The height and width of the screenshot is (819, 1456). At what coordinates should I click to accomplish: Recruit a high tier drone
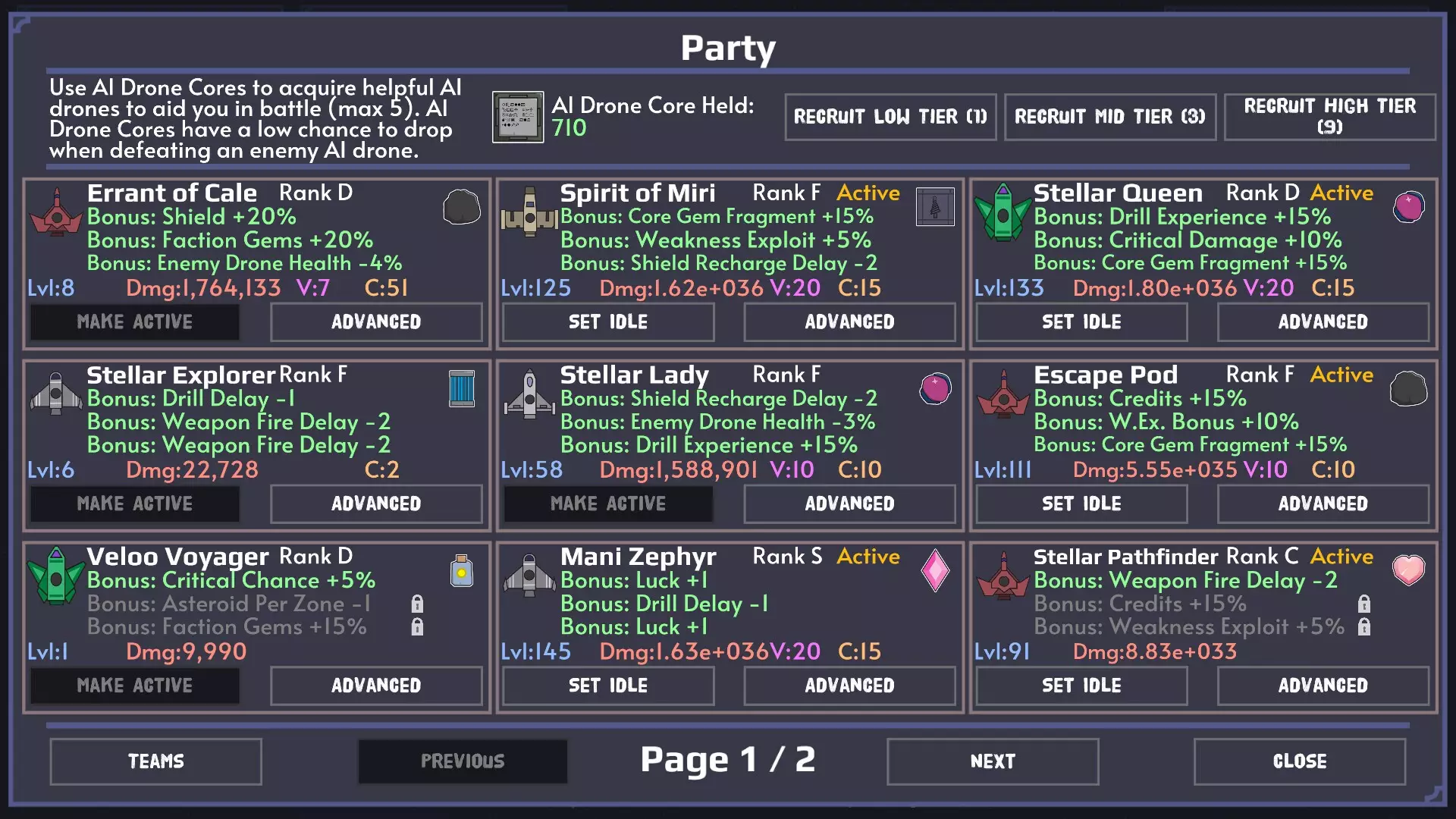click(x=1330, y=117)
